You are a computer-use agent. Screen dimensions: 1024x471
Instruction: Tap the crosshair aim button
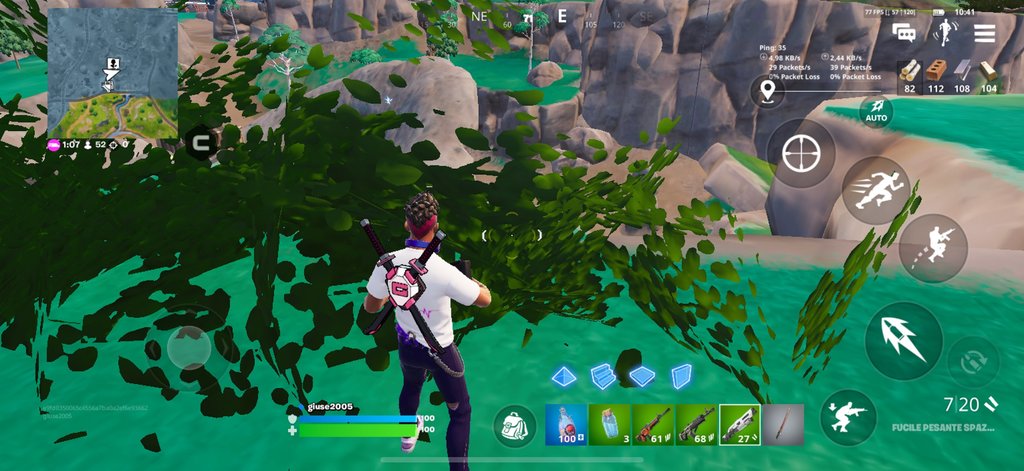tap(800, 152)
